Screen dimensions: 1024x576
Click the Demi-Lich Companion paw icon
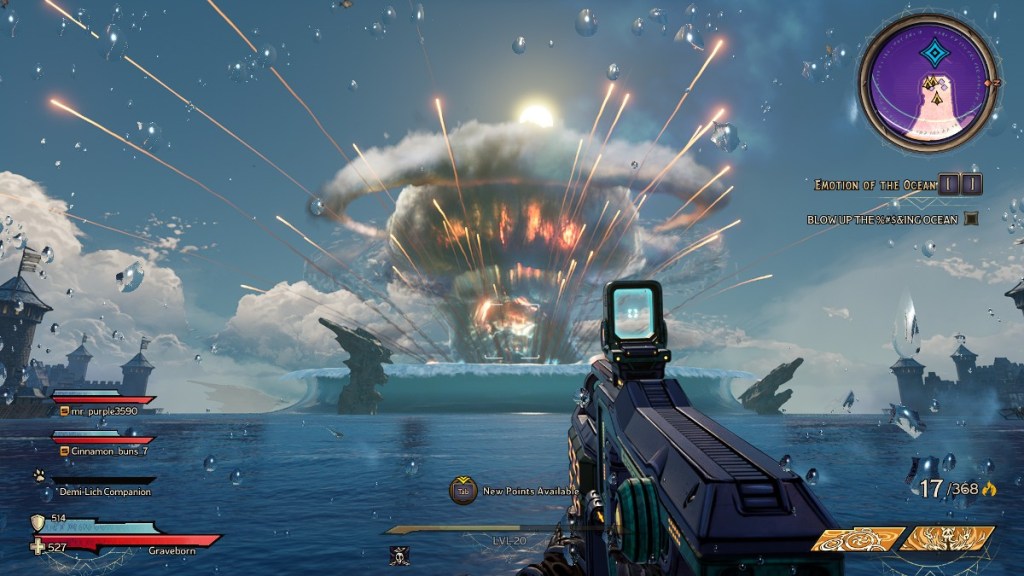tap(38, 477)
